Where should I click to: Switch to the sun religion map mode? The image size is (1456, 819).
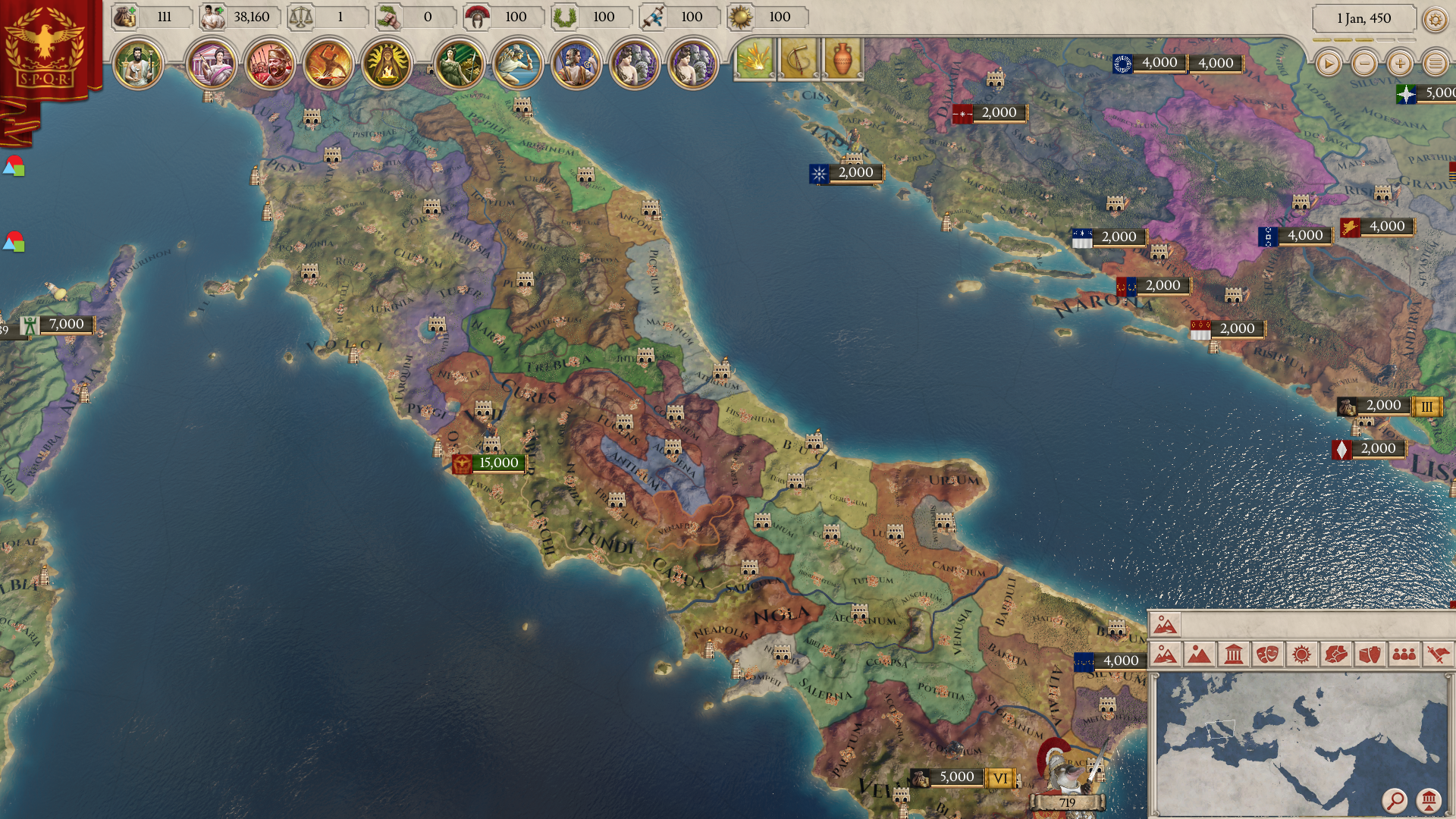(1301, 654)
